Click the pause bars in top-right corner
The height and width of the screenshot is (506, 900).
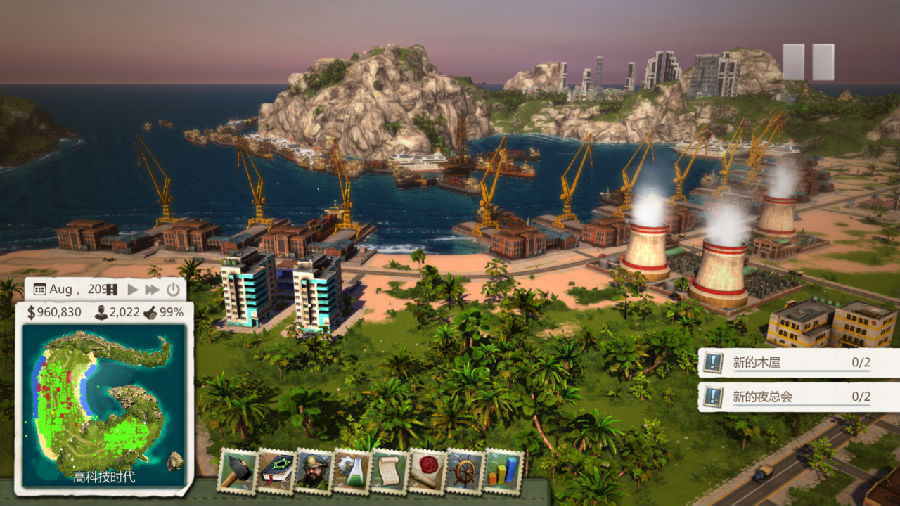point(808,62)
